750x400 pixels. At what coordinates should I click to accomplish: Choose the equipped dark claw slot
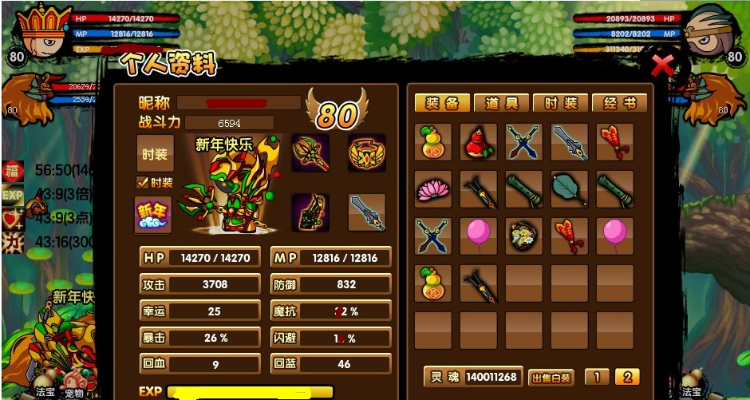[x=310, y=212]
